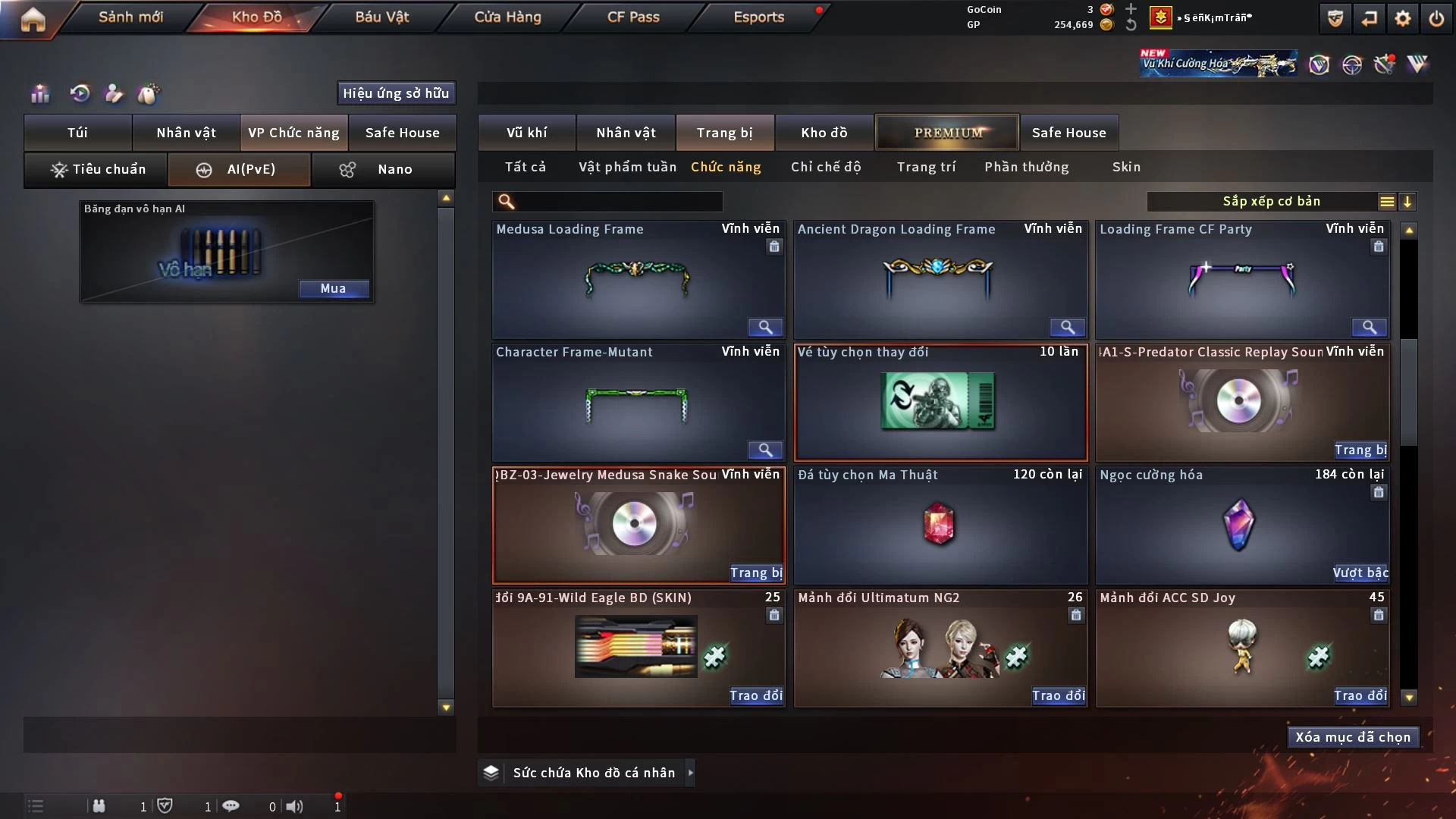Open the CF Pass page

[x=633, y=17]
